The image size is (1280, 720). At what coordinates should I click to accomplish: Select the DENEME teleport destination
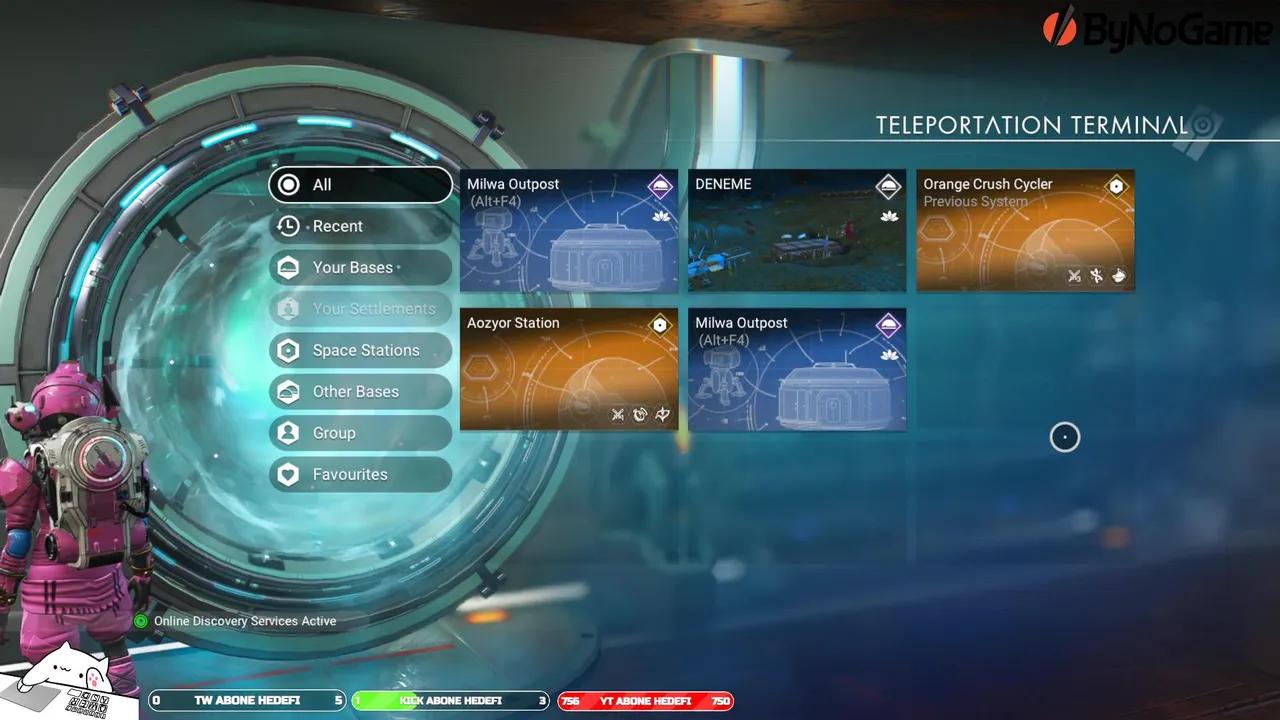click(x=796, y=230)
